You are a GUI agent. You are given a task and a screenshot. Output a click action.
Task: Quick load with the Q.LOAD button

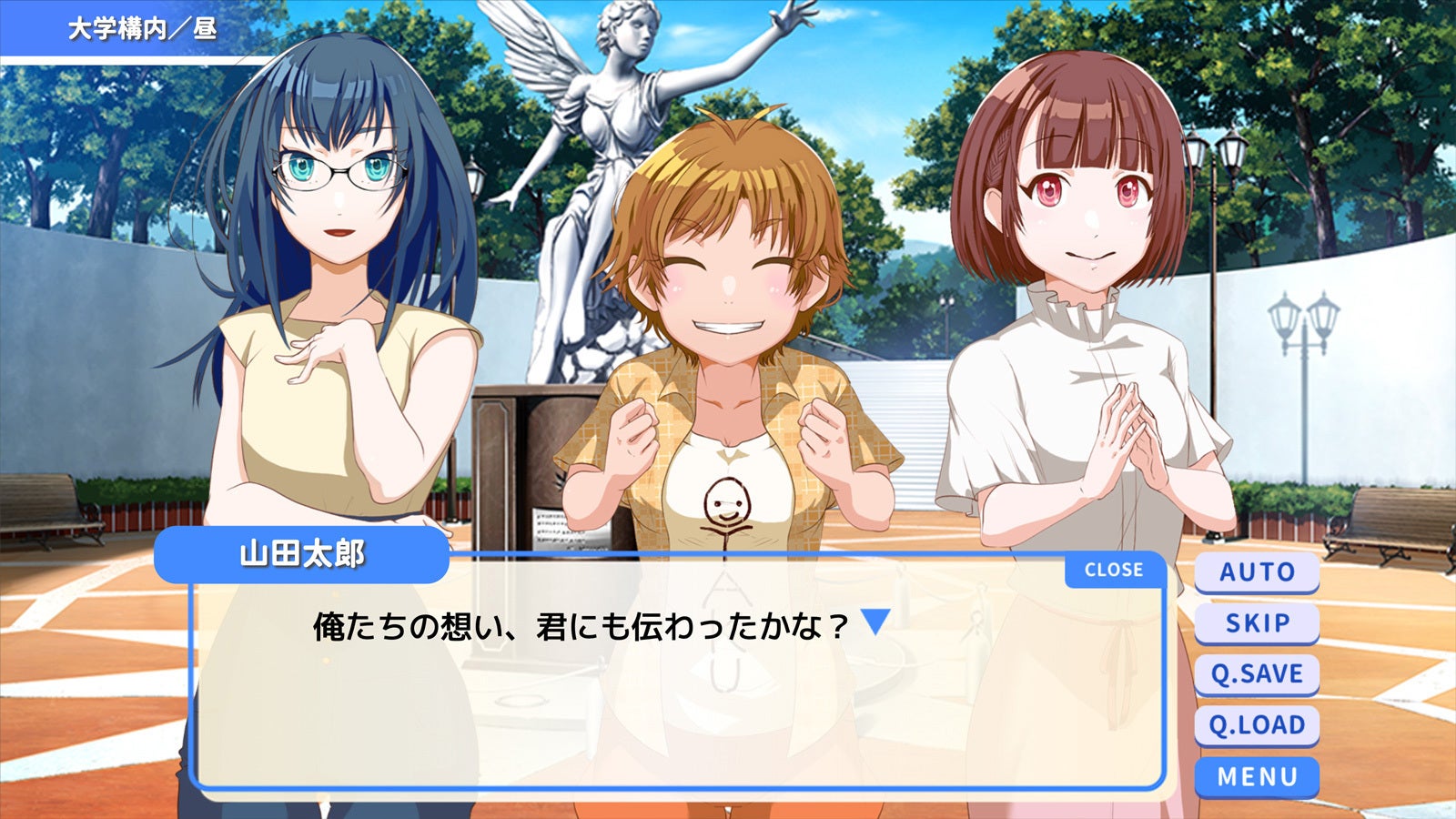[1256, 724]
